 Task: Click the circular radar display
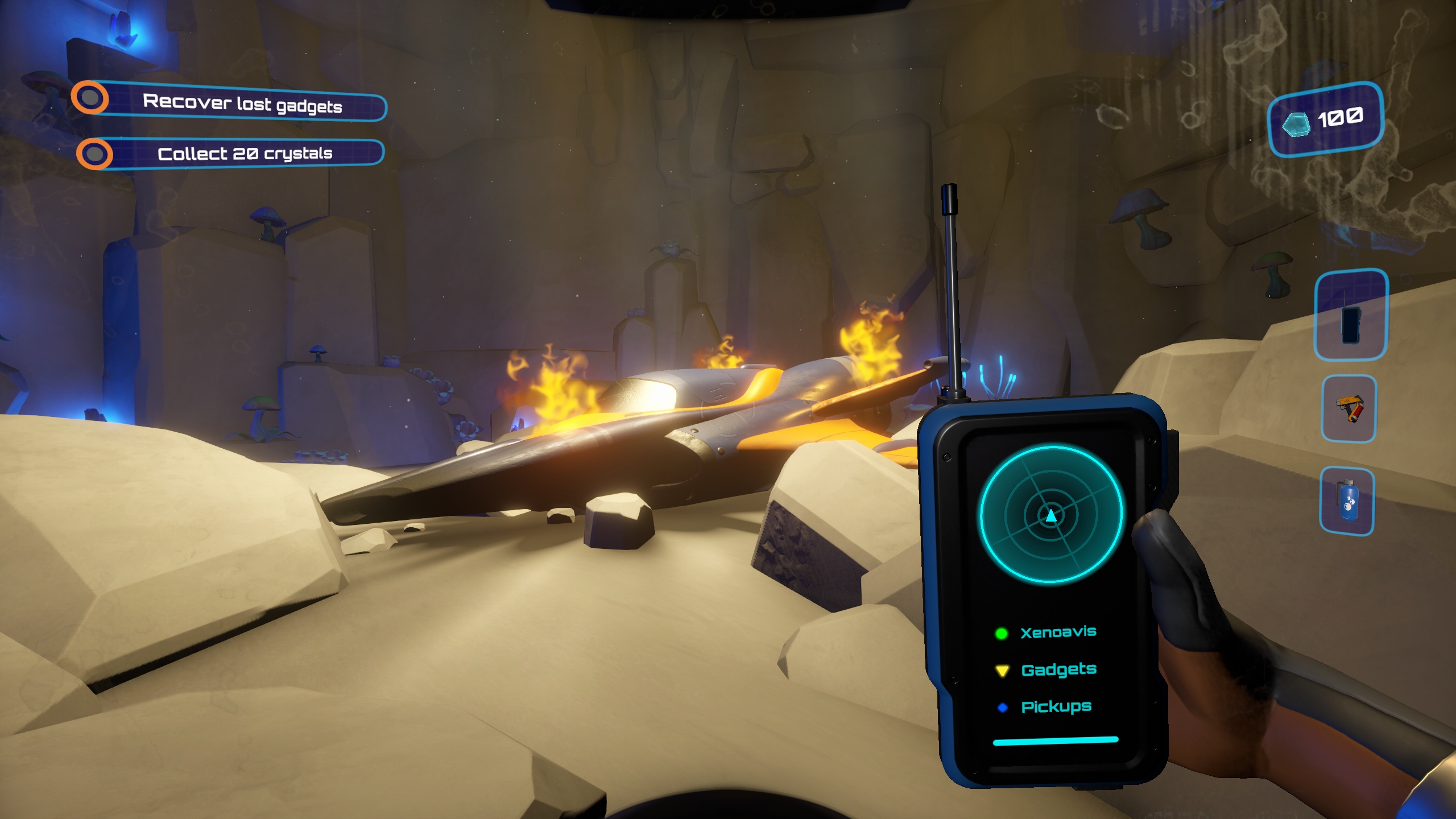coord(1050,515)
